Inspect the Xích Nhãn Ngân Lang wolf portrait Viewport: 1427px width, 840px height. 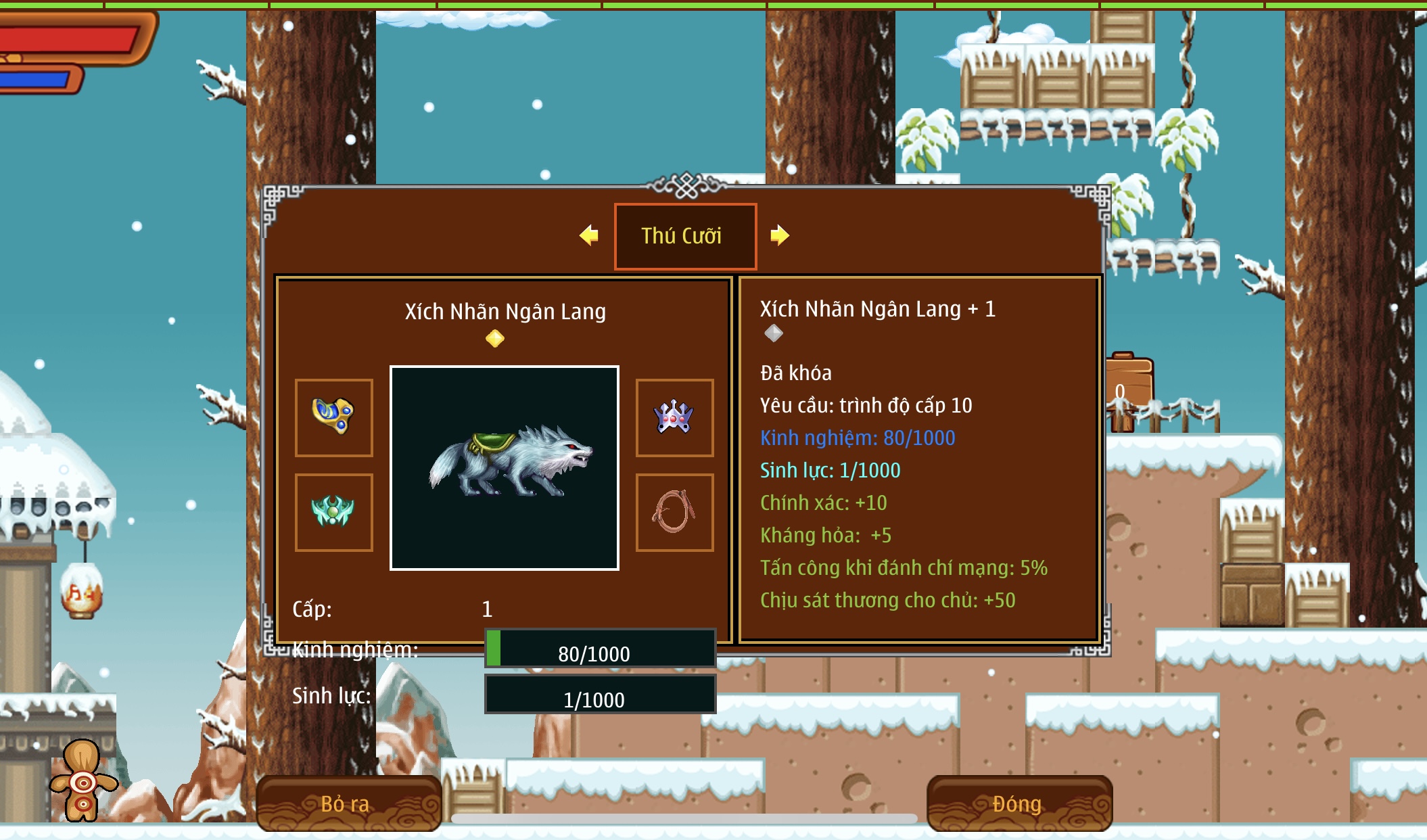coord(505,468)
